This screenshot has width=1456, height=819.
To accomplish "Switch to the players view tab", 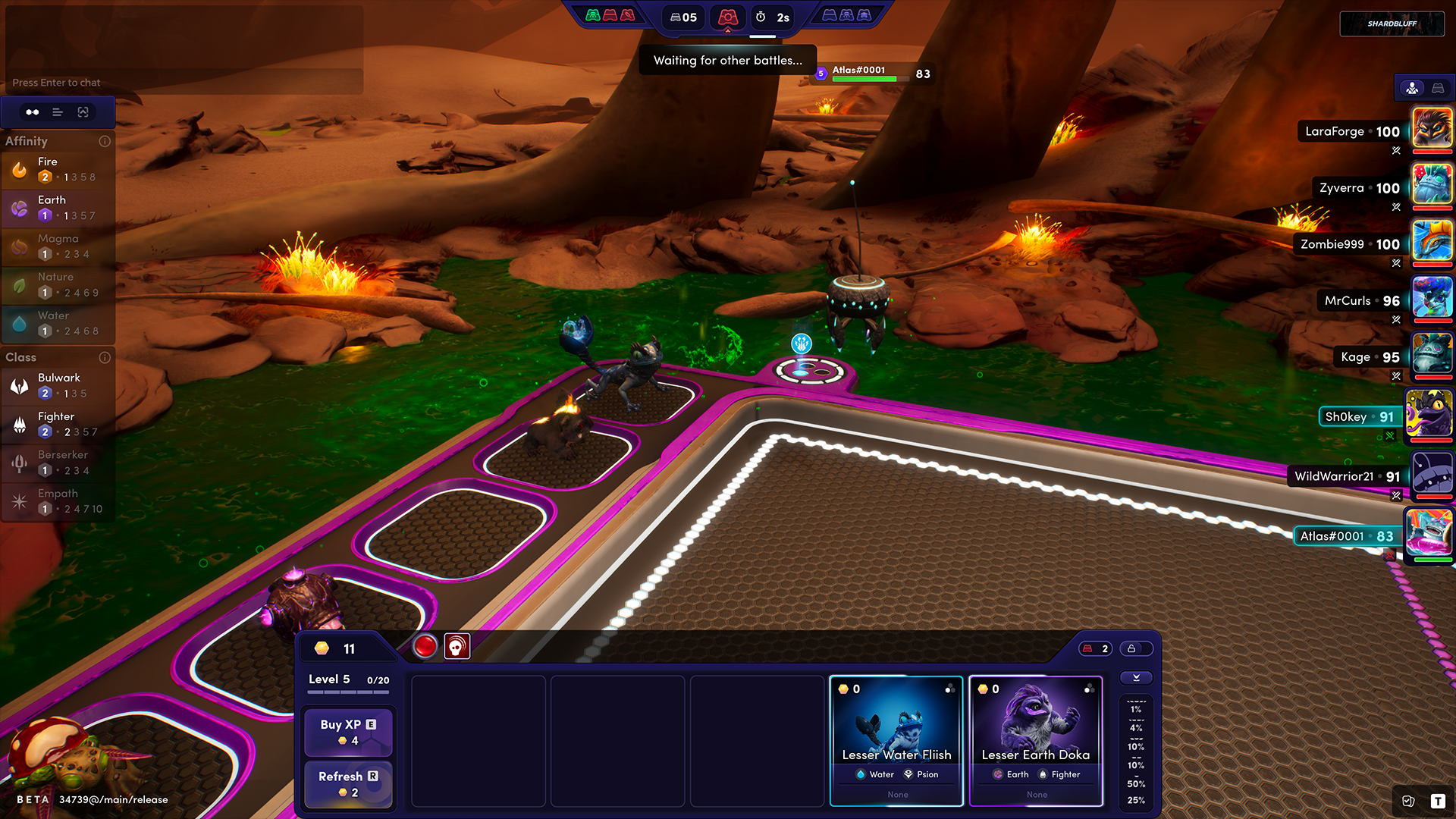I will tap(1412, 88).
